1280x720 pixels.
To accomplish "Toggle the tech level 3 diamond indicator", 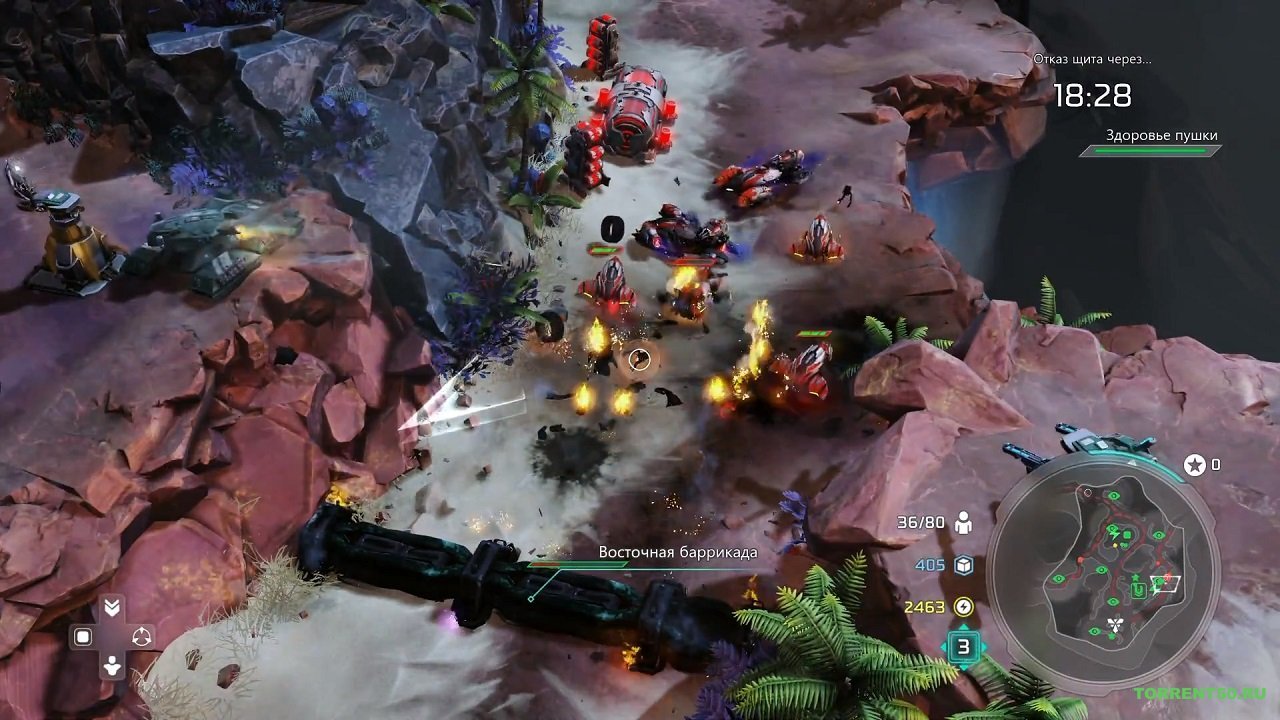I will pyautogui.click(x=963, y=645).
